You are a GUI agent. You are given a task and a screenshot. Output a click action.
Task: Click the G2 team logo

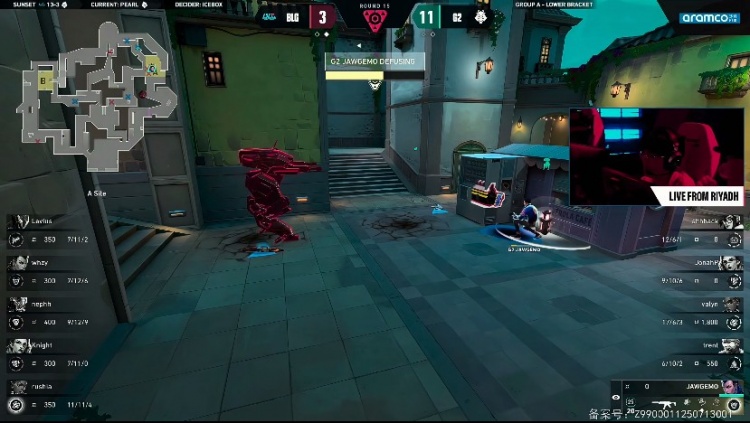[478, 17]
